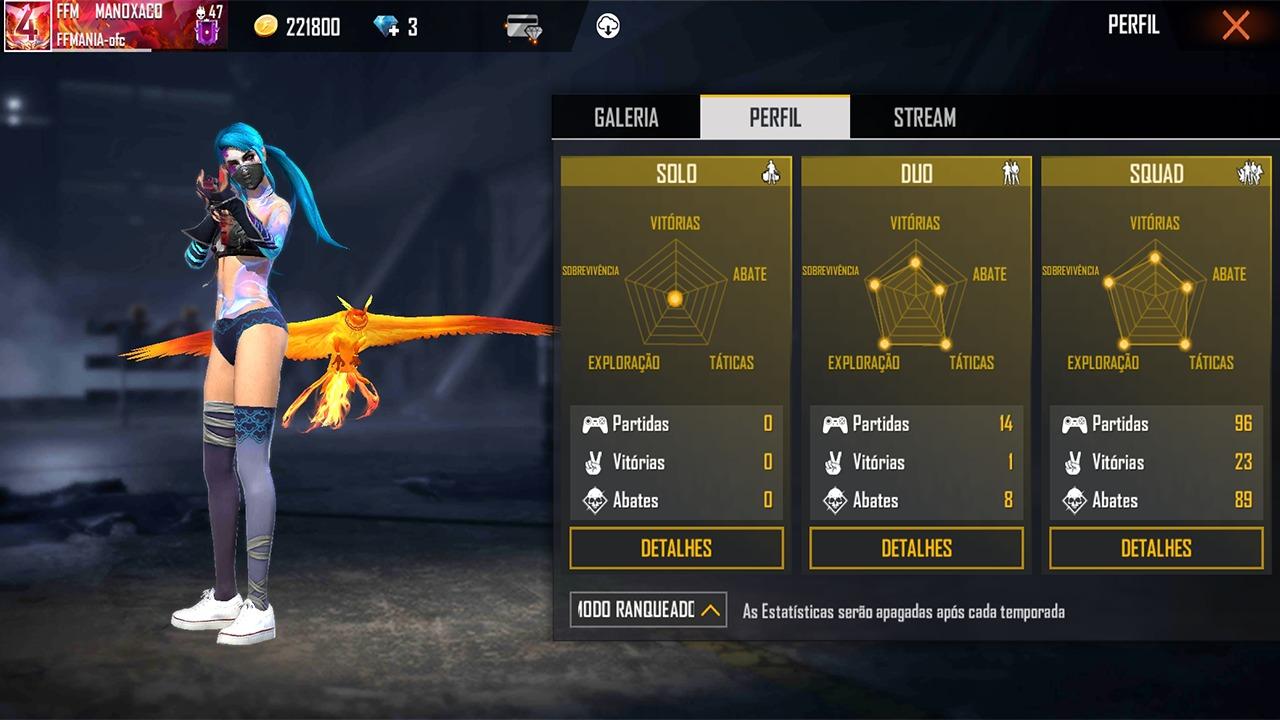The image size is (1280, 720).
Task: Select the Perfil tab
Action: (775, 117)
